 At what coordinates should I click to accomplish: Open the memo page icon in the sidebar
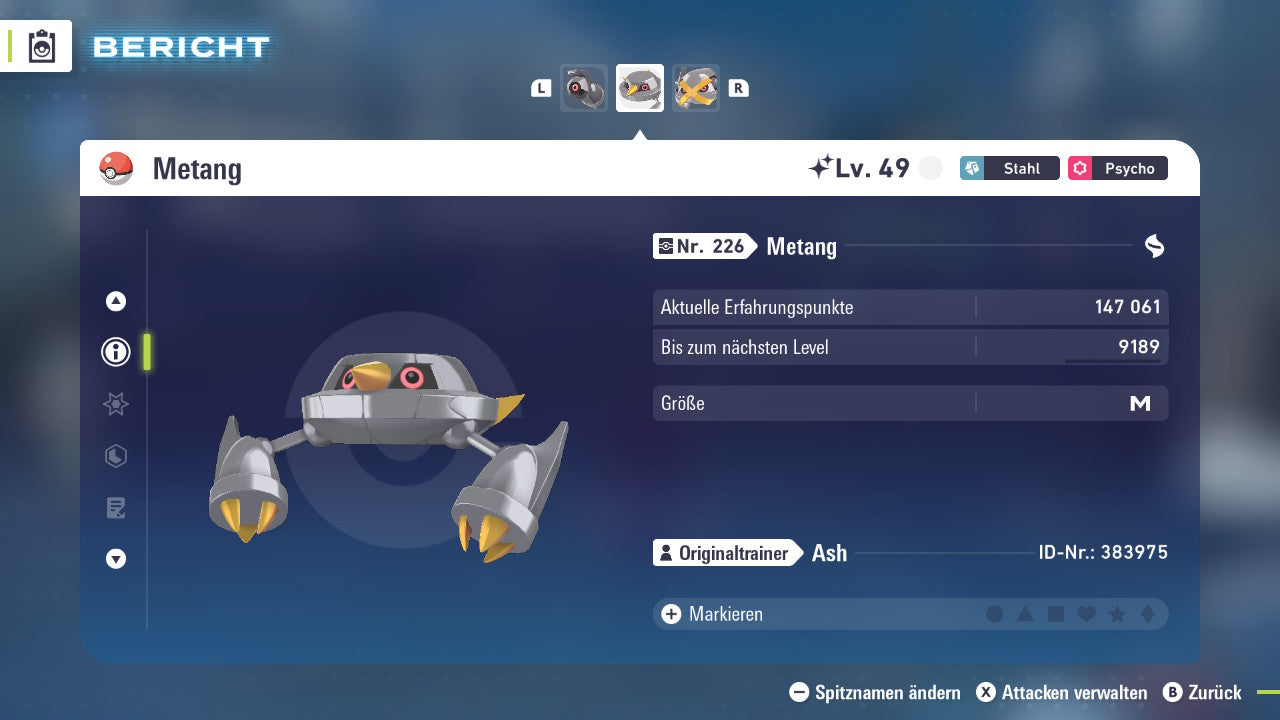(115, 508)
